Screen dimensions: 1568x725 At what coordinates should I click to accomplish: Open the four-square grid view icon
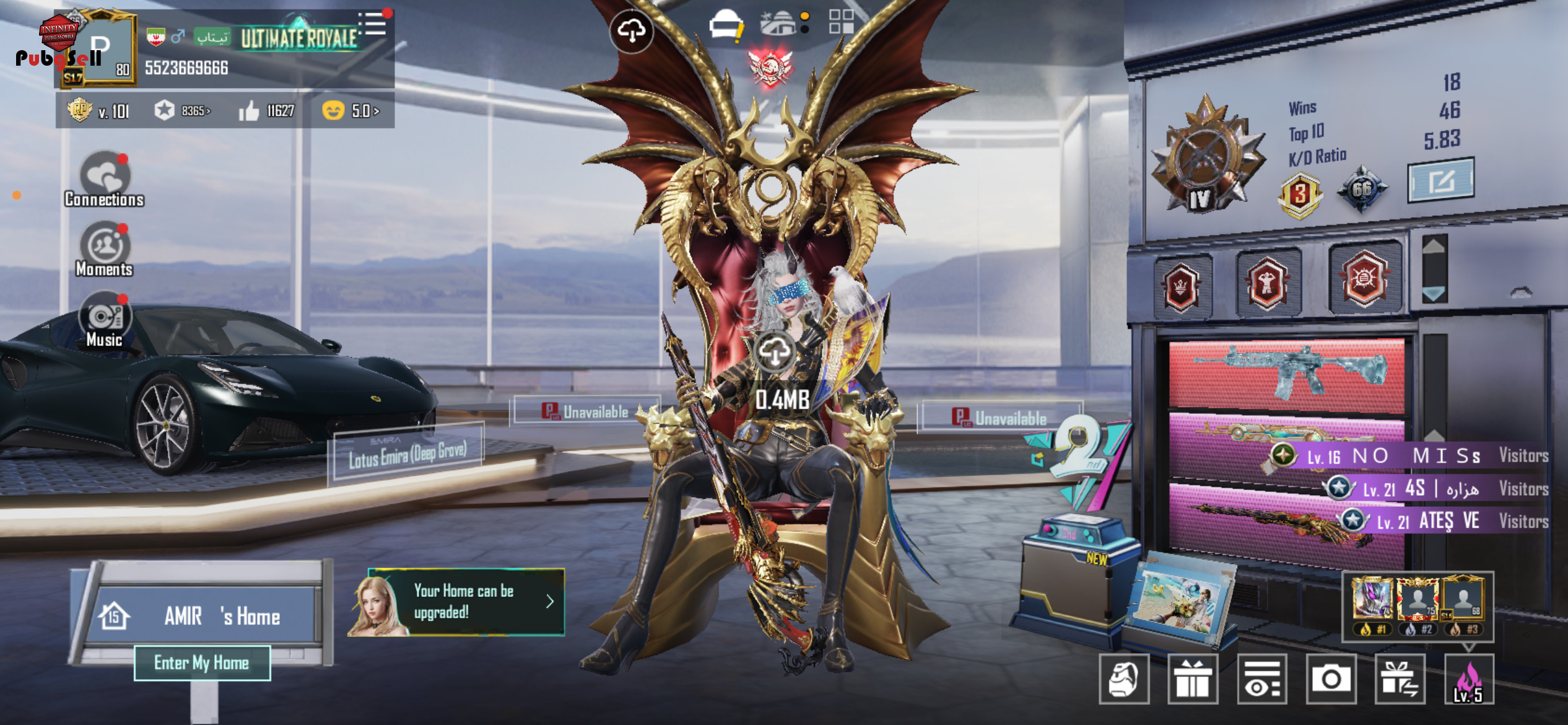[x=841, y=22]
